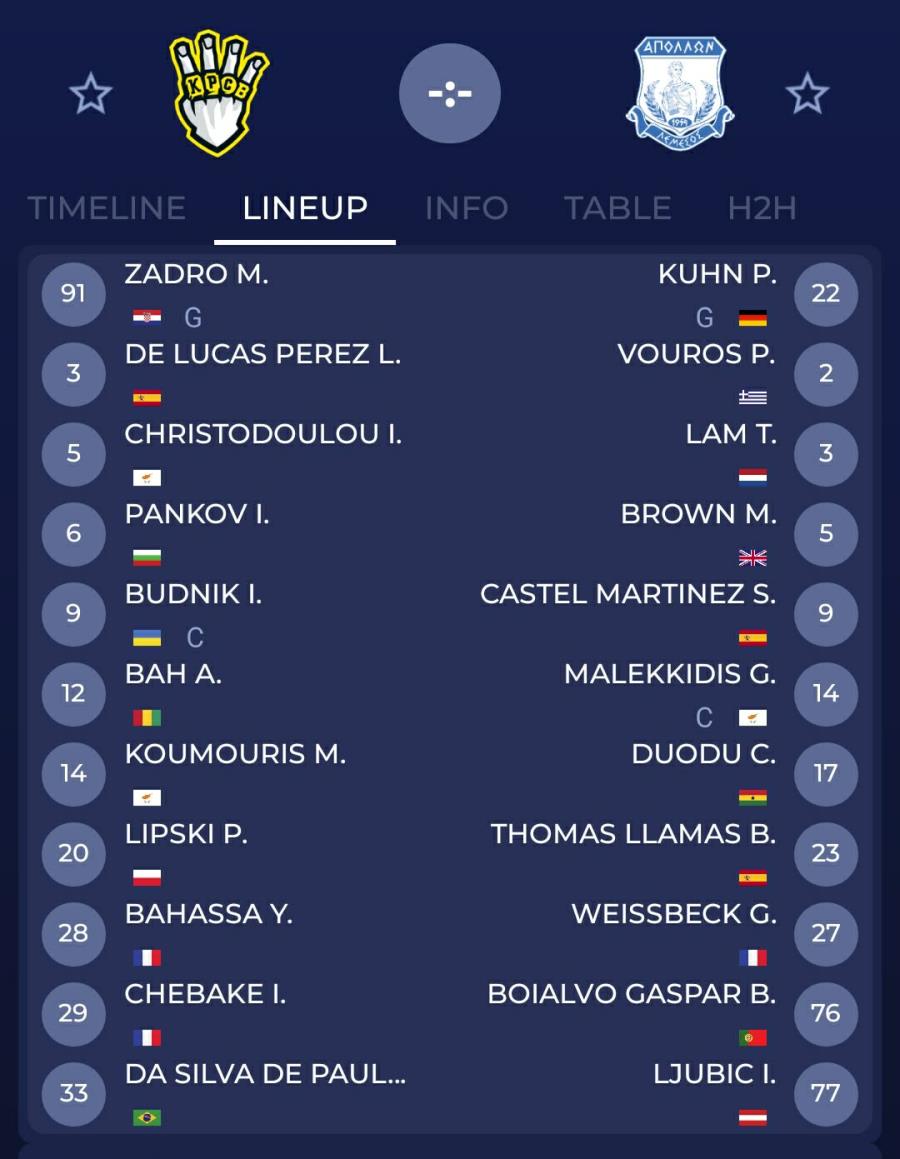Viewport: 900px width, 1159px height.
Task: Open Boialvo Gaspar B. player entry
Action: tap(631, 995)
